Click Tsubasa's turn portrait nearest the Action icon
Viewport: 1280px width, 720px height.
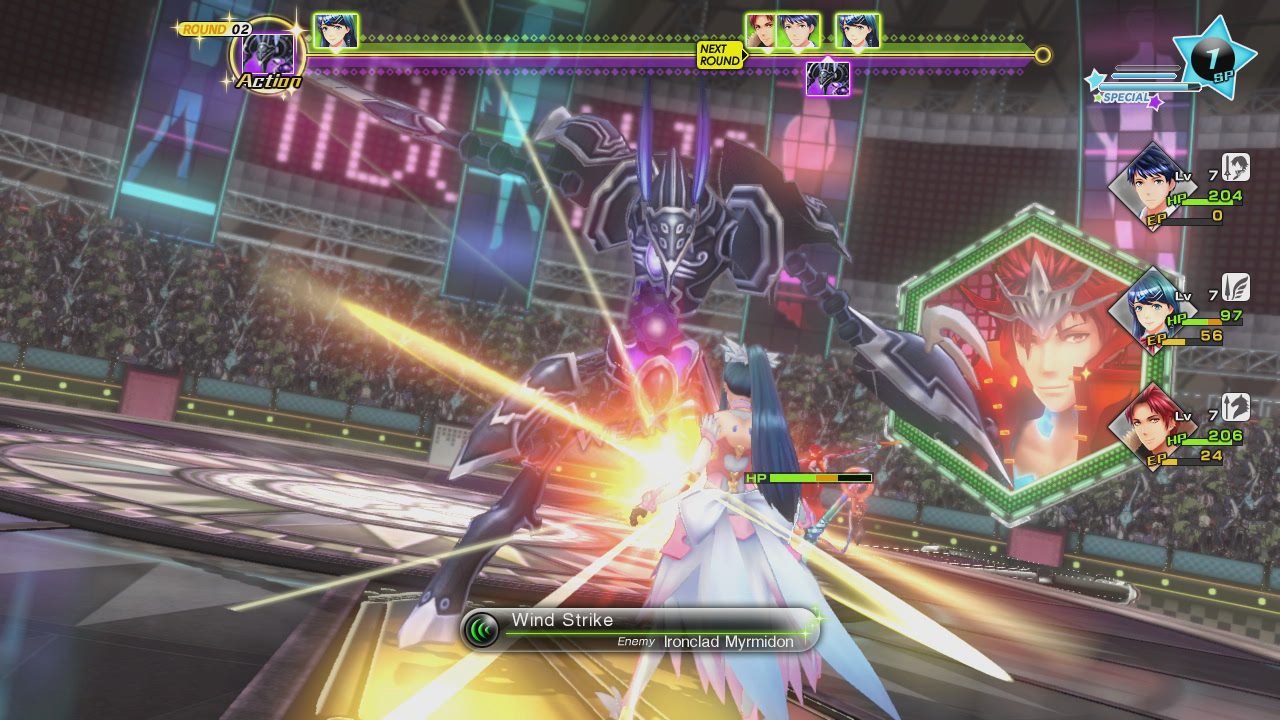[x=335, y=31]
